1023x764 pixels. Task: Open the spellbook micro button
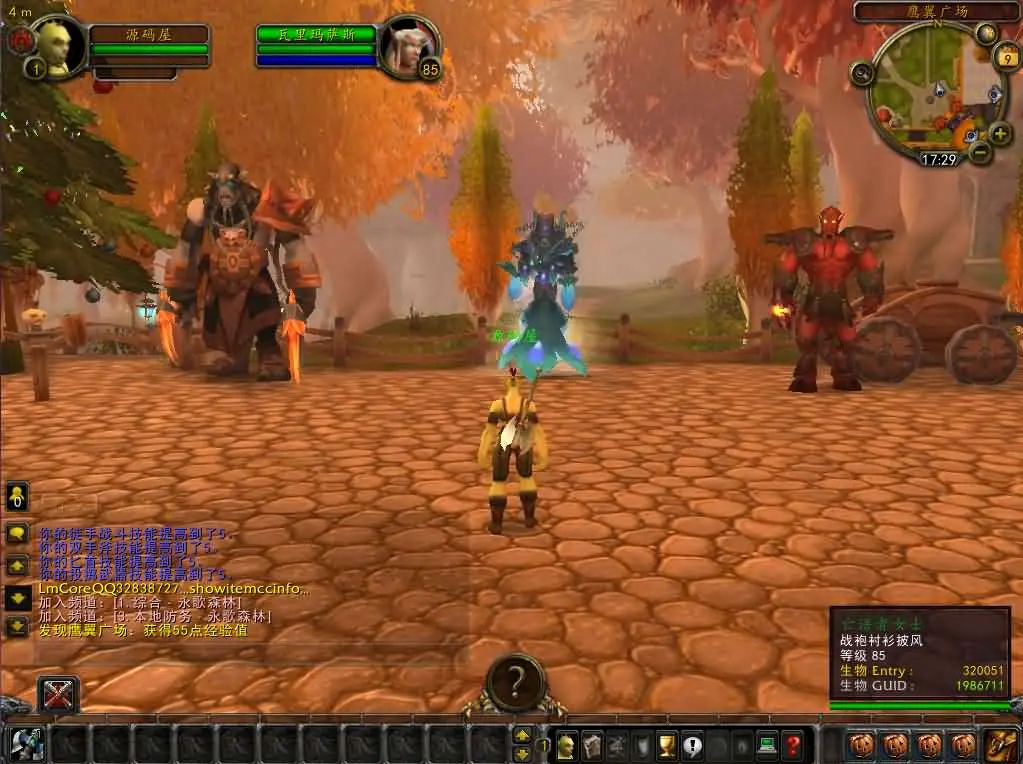(592, 745)
